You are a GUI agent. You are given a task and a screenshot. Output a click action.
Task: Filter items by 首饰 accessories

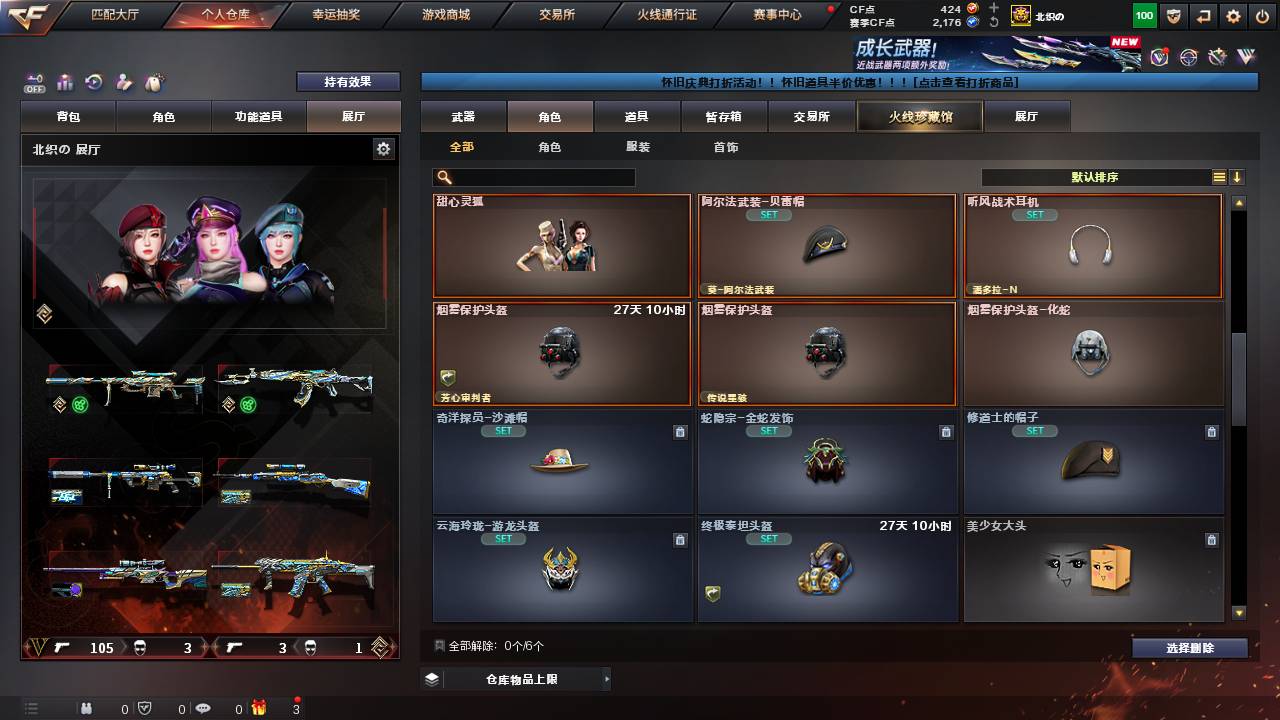click(x=726, y=147)
